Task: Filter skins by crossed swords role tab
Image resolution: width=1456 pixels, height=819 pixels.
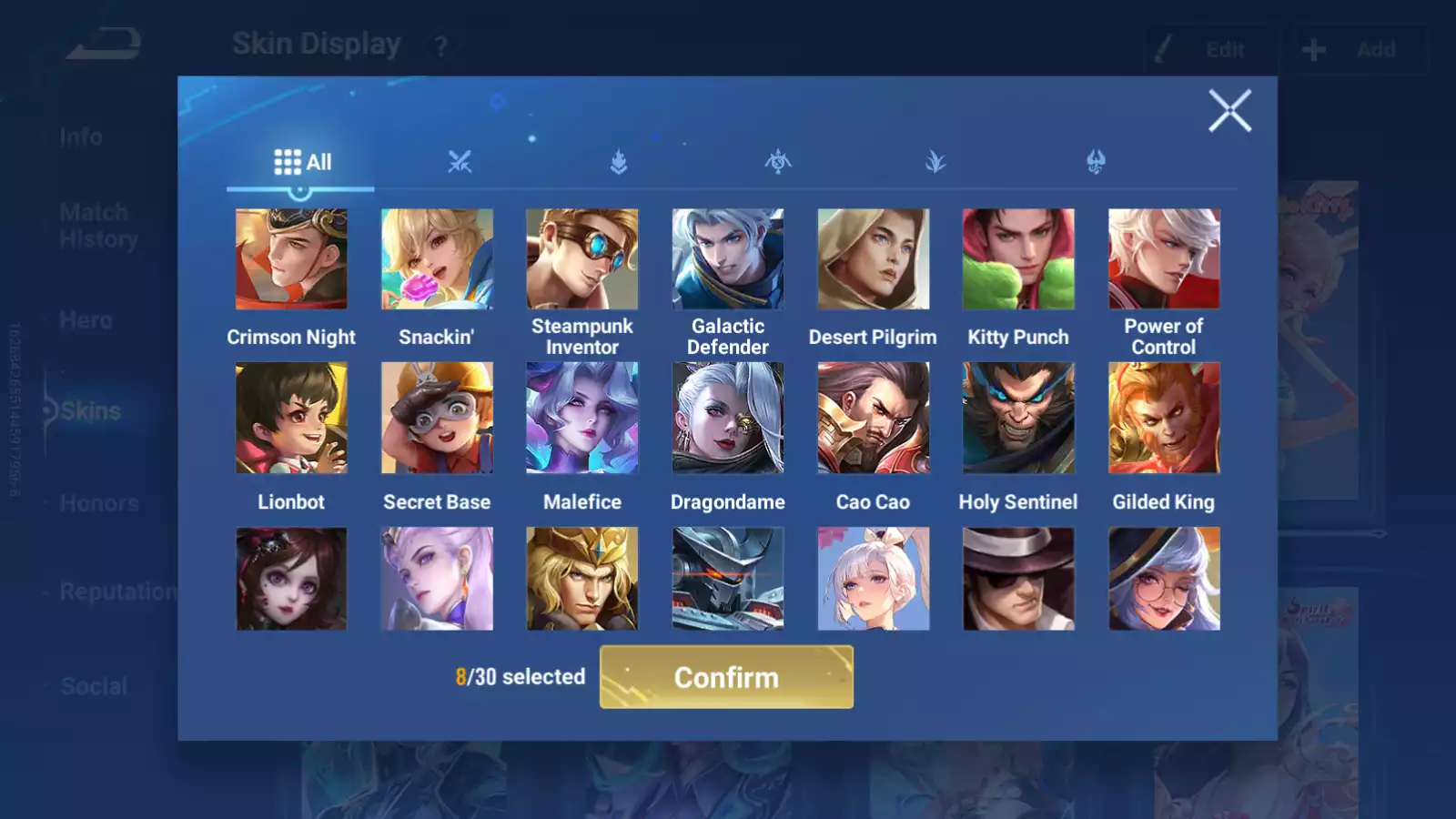Action: [x=460, y=163]
